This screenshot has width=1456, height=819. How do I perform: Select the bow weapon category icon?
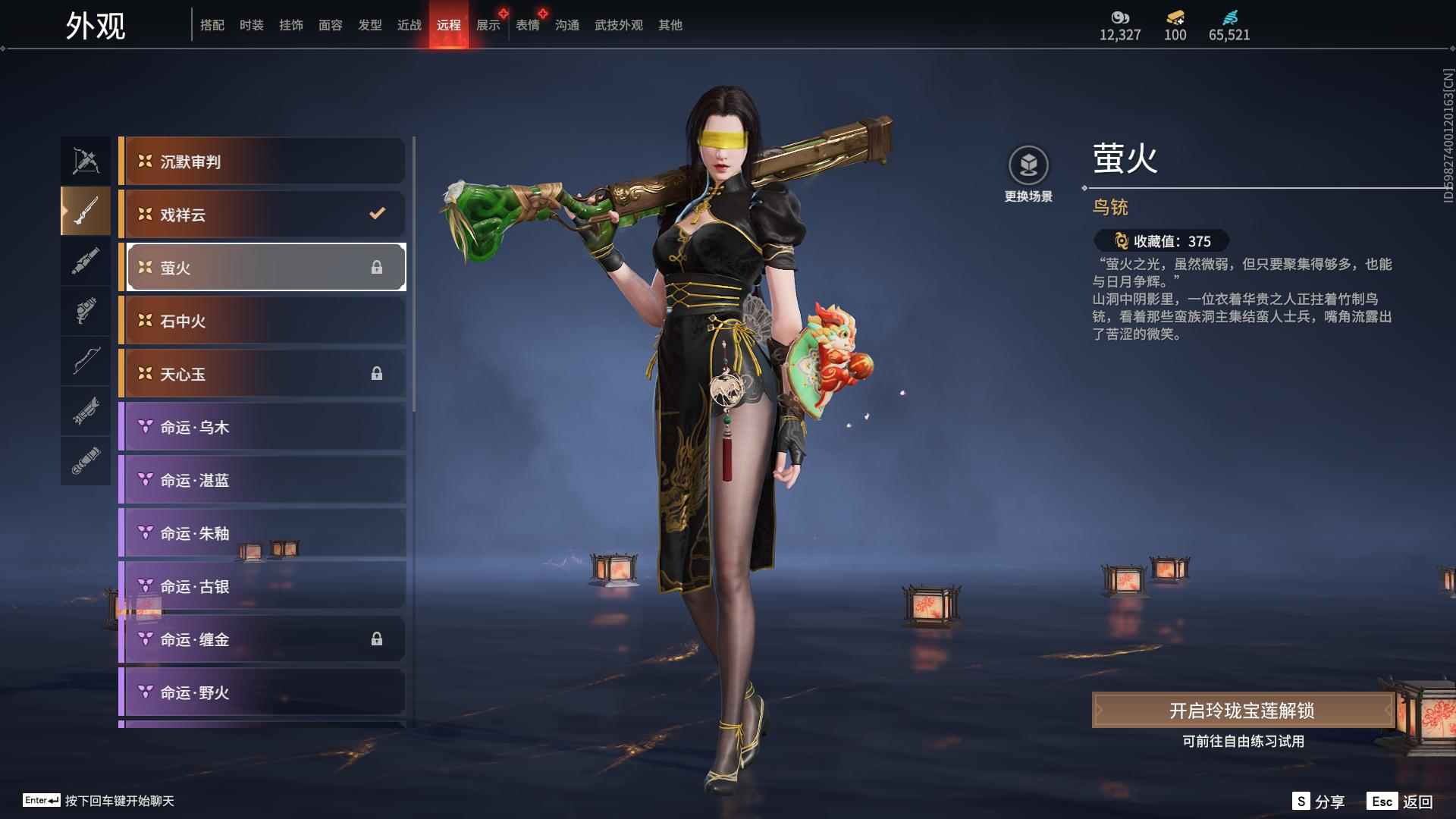(x=85, y=362)
